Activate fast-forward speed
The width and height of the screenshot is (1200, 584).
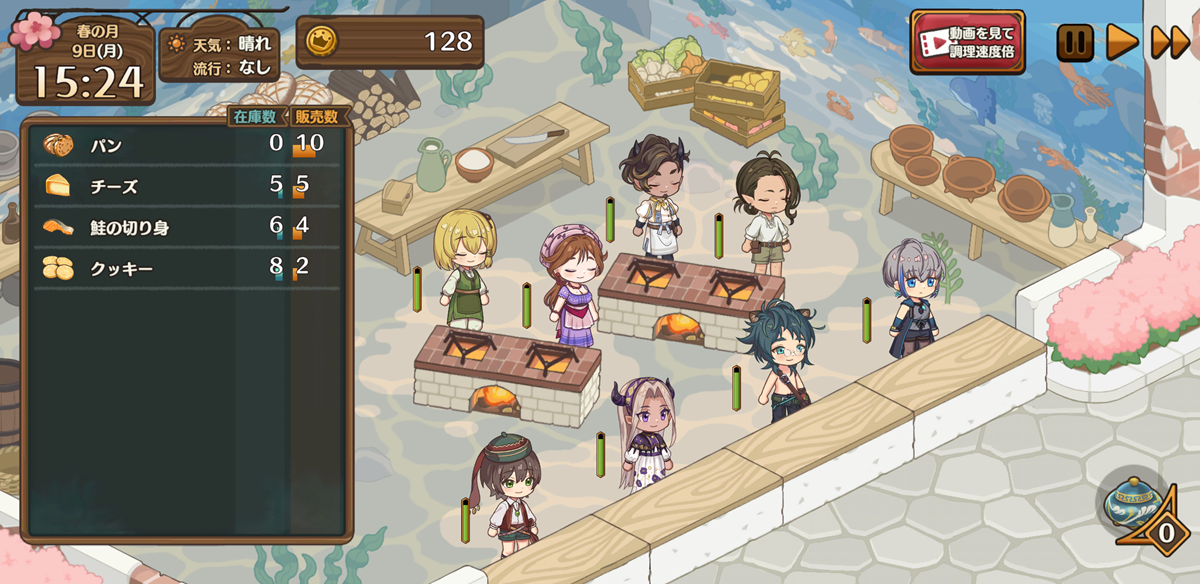point(1170,43)
